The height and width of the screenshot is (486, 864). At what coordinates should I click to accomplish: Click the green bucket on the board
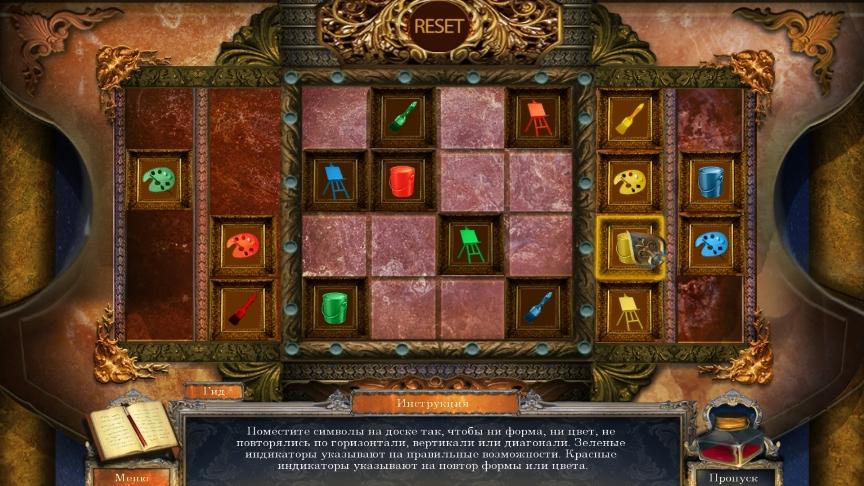click(x=335, y=308)
